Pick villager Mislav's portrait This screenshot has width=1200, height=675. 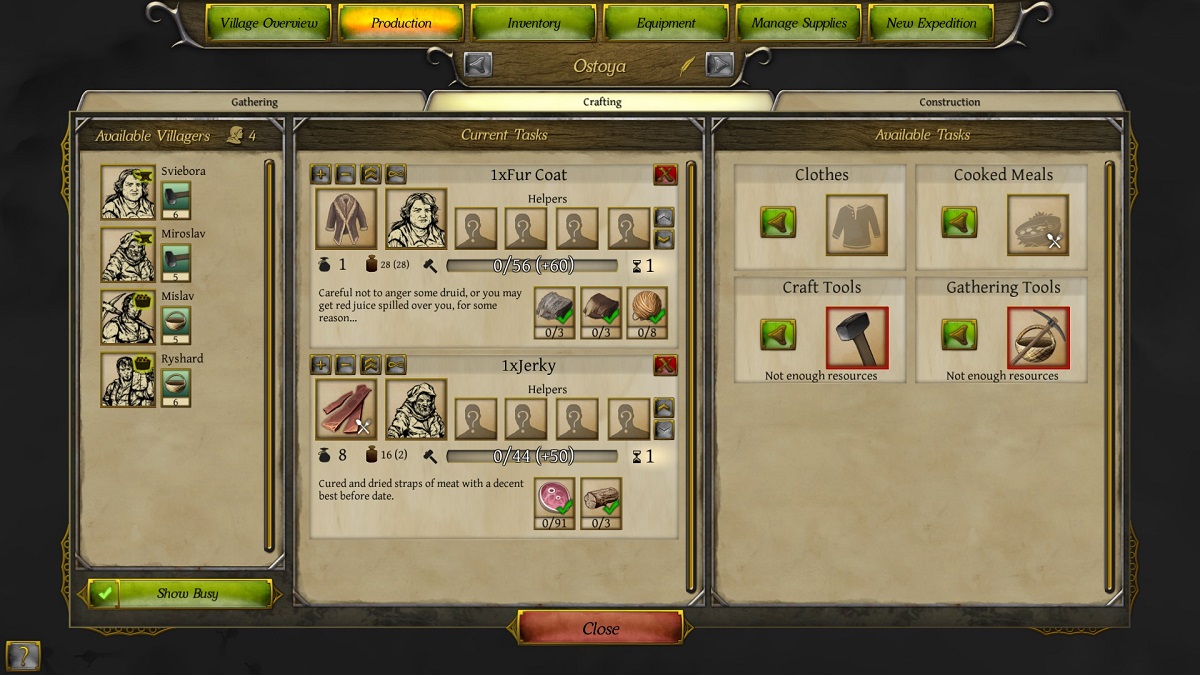click(x=127, y=317)
